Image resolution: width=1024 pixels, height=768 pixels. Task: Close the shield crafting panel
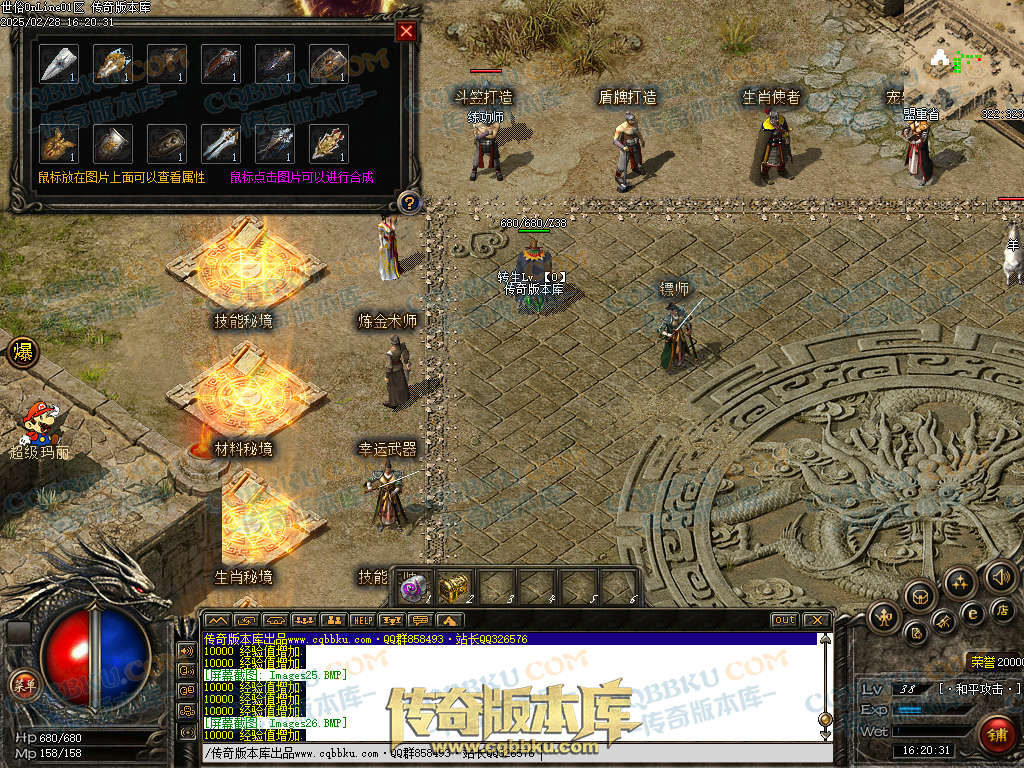406,31
